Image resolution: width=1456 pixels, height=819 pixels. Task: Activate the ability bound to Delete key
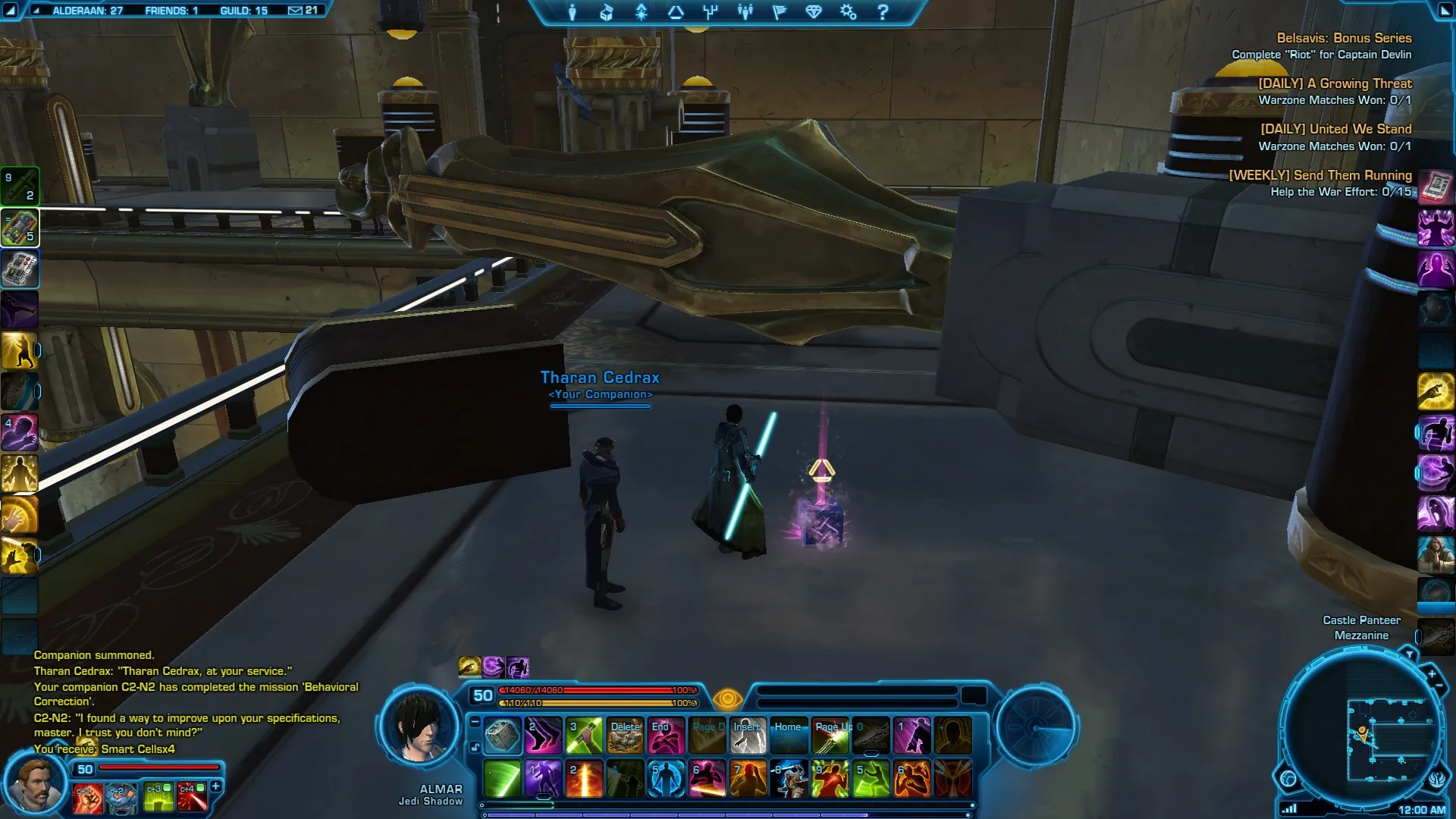[626, 735]
